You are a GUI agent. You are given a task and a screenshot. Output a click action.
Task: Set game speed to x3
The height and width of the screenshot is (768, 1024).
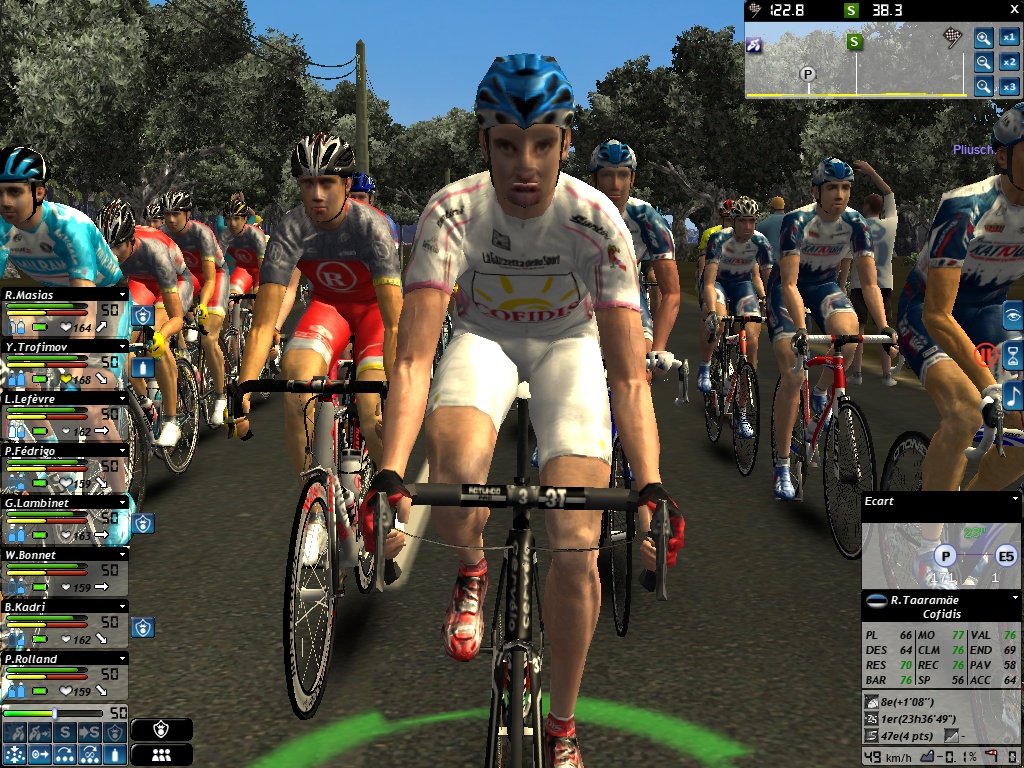coord(1009,86)
